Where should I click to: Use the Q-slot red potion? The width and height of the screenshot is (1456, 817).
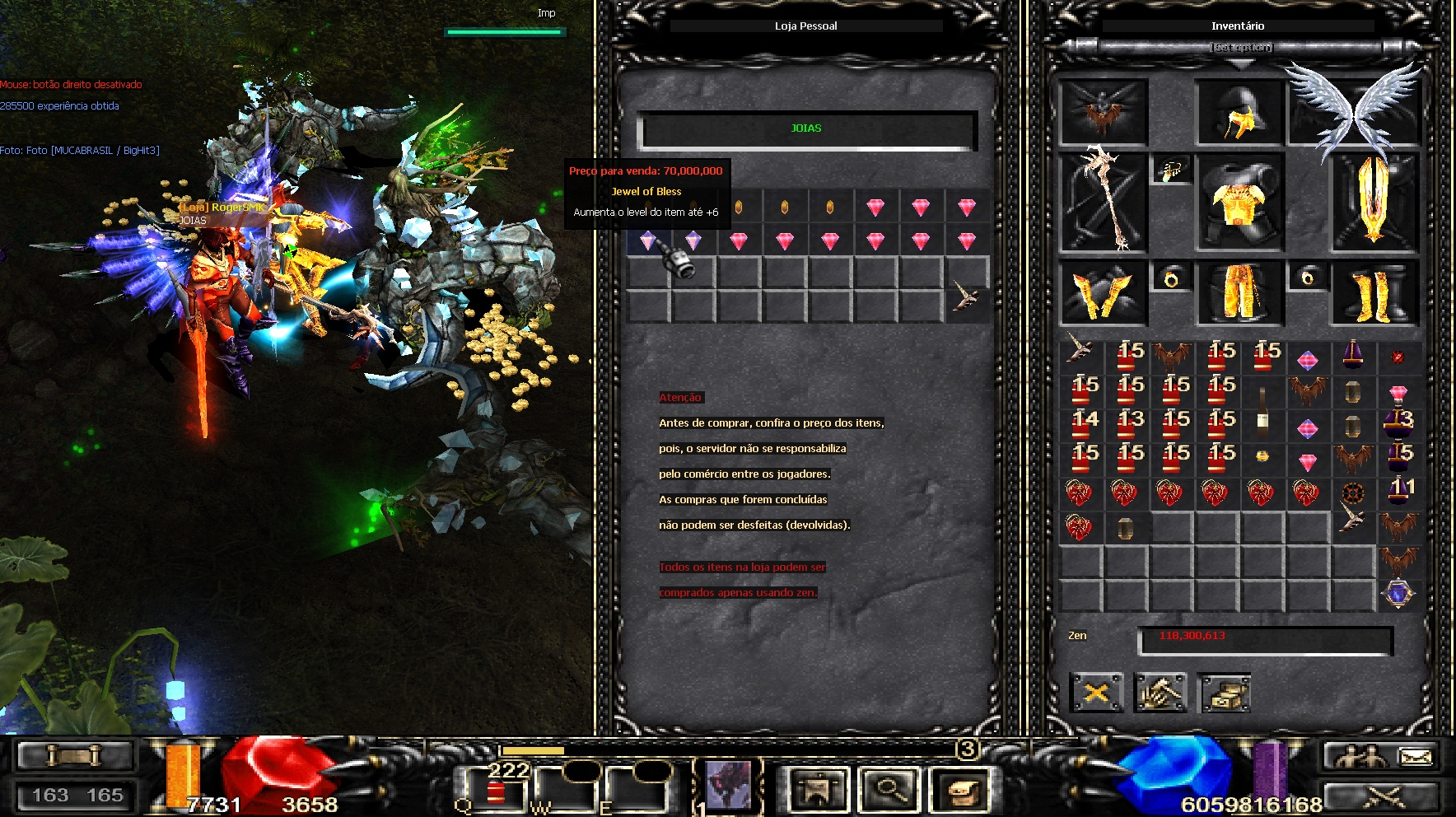tap(495, 792)
